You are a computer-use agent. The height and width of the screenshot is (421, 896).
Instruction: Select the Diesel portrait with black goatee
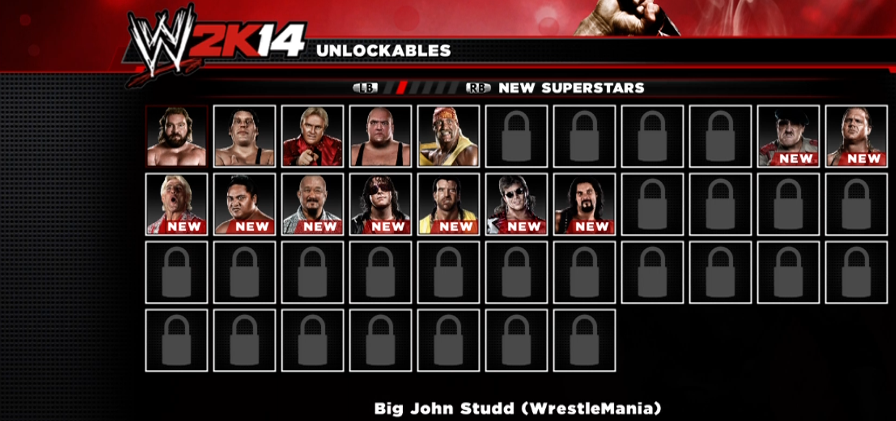(584, 204)
